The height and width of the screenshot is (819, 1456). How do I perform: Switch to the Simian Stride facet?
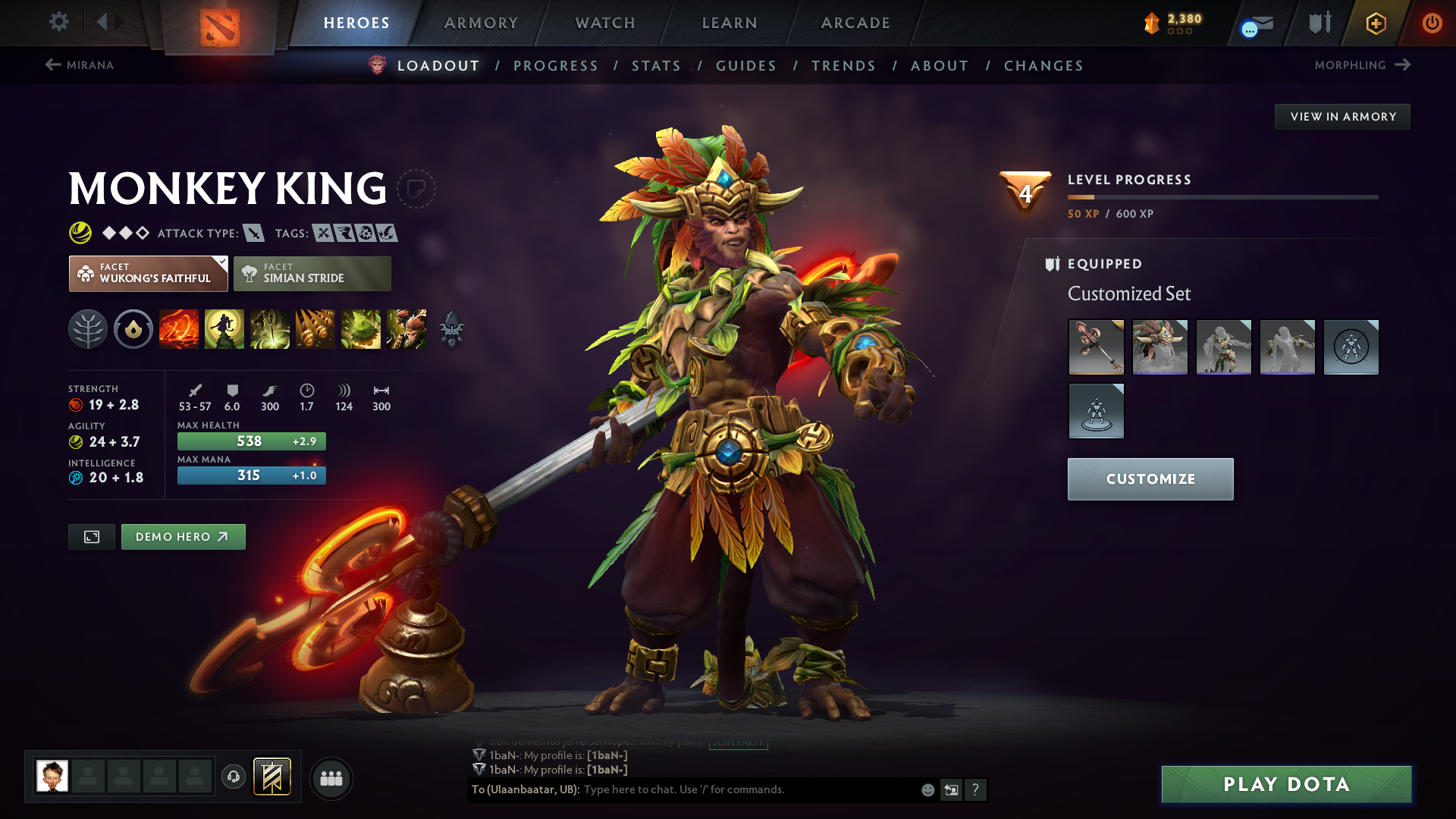[312, 273]
